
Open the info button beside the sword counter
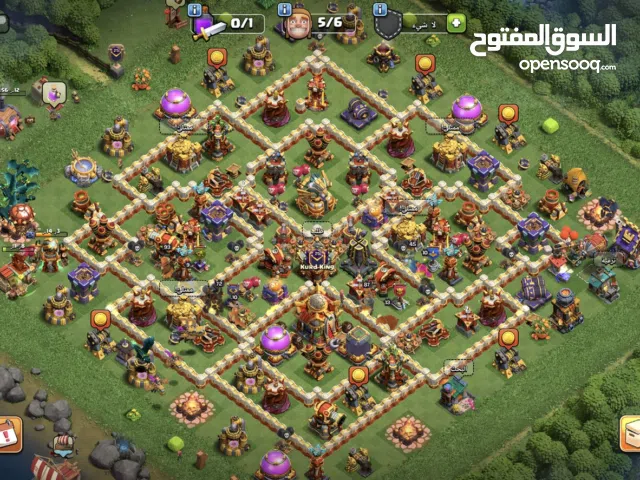coord(195,9)
